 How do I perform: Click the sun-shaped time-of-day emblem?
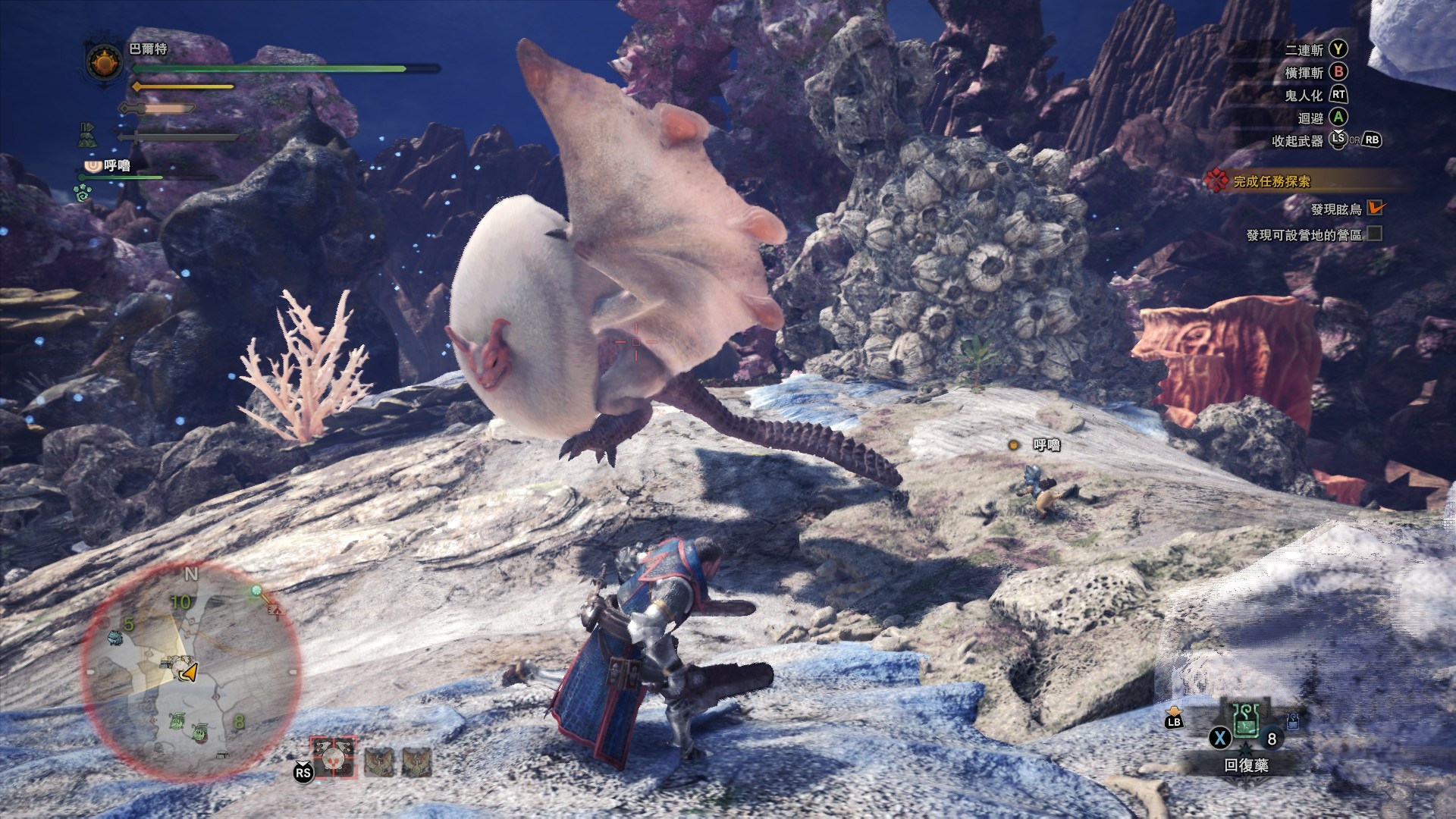click(x=105, y=63)
